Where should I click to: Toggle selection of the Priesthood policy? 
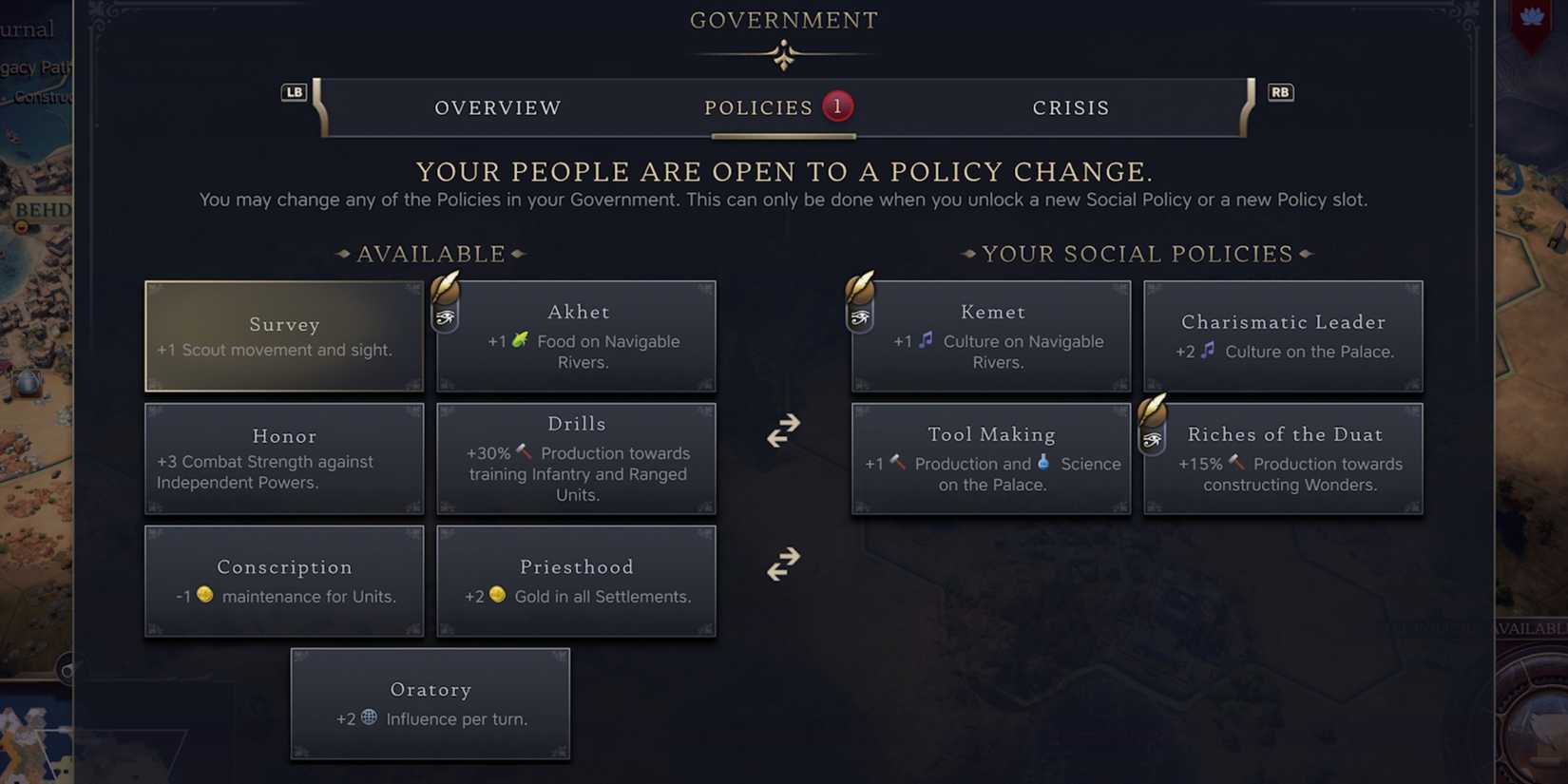click(x=577, y=581)
